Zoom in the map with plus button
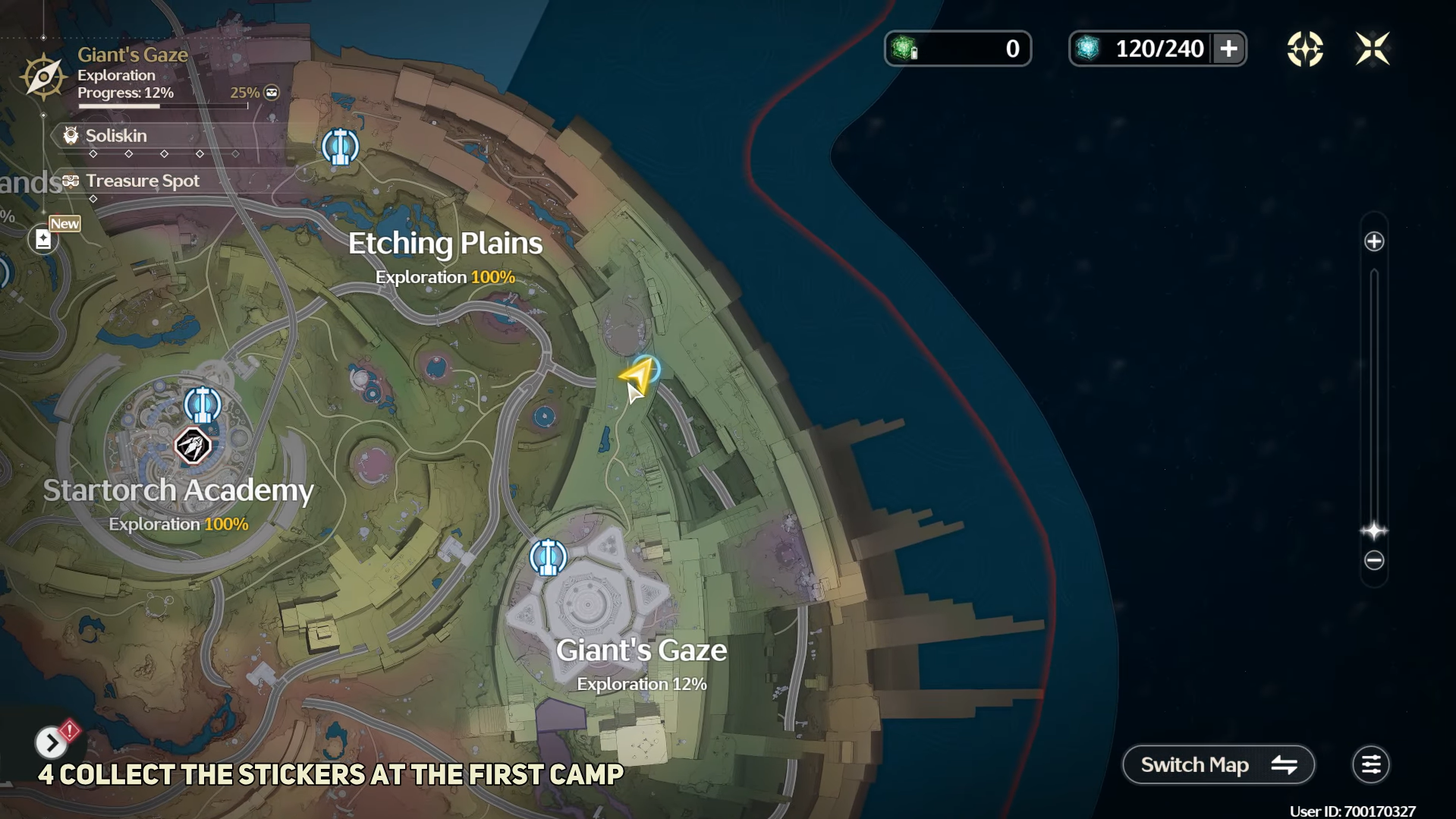The image size is (1456, 819). point(1374,242)
